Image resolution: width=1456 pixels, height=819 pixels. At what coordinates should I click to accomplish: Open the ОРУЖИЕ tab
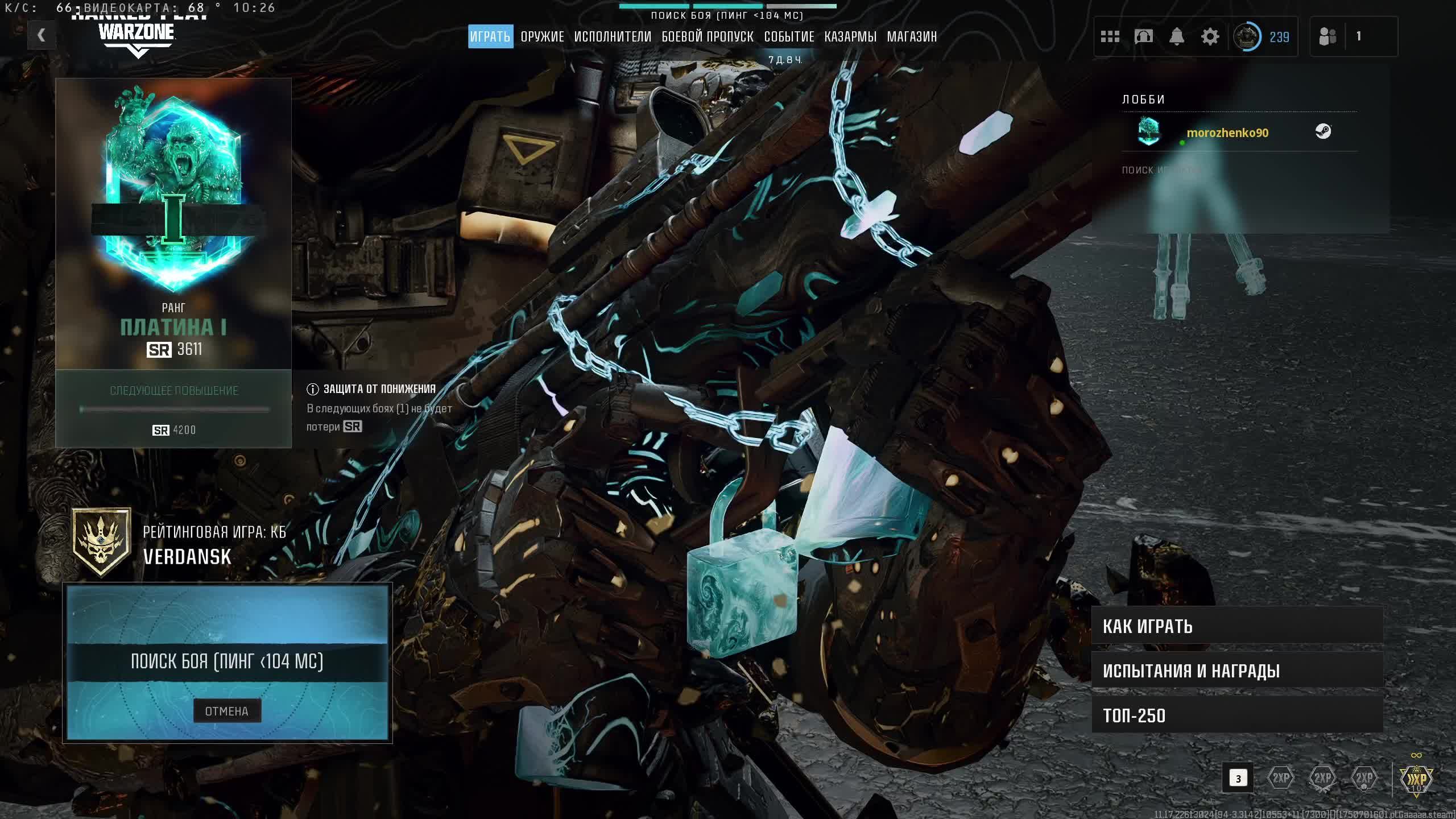pos(542,37)
